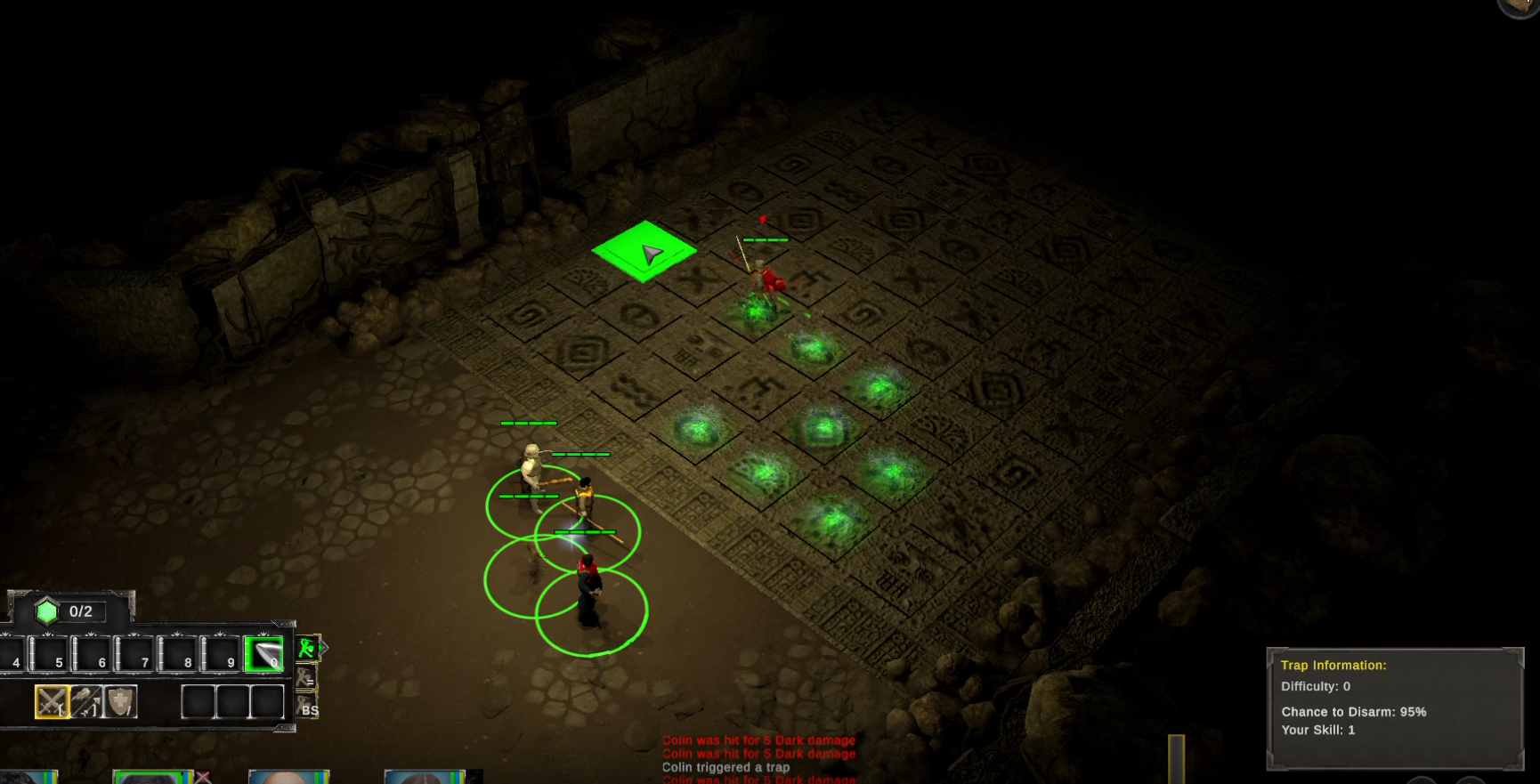Click the green highlighted floor tile marker

(x=644, y=252)
